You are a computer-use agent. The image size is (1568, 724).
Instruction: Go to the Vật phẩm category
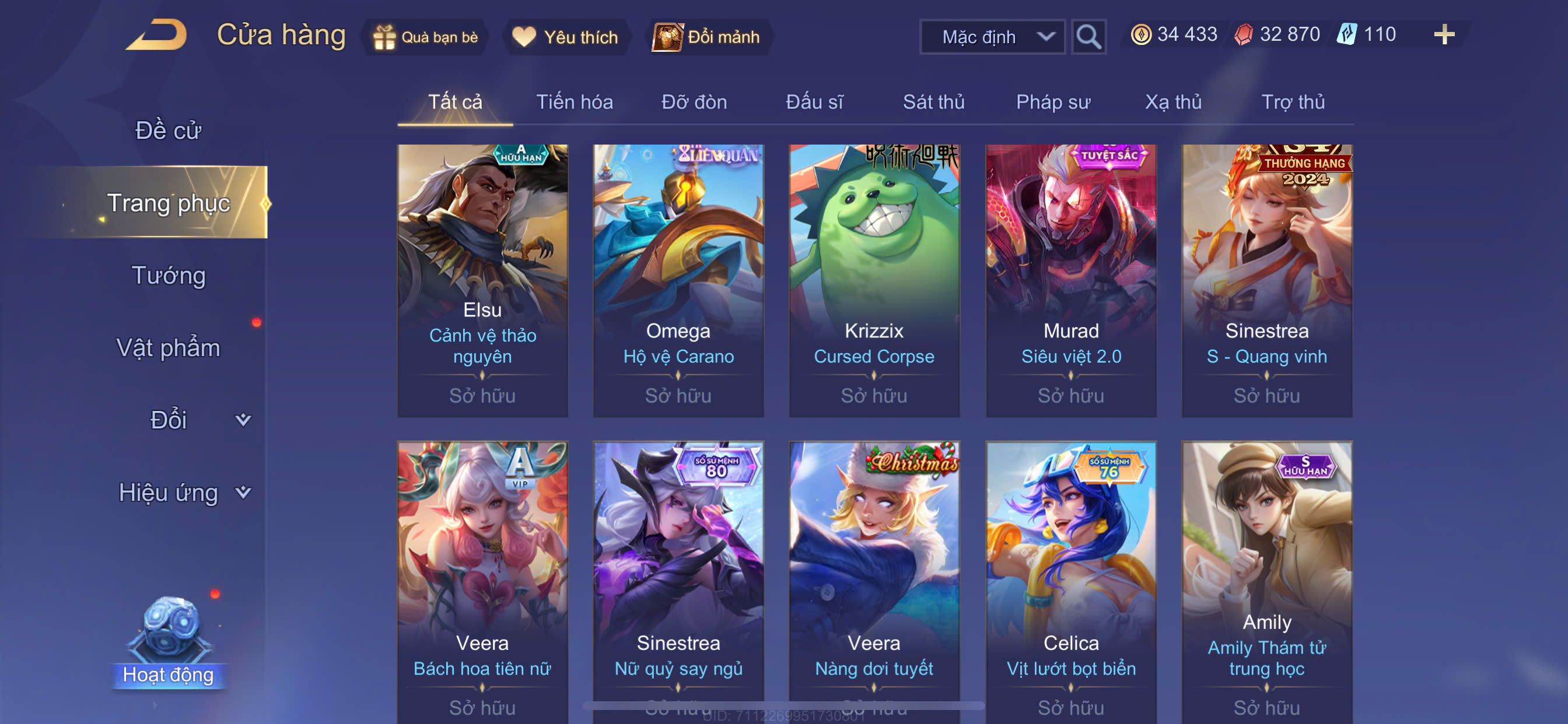point(168,347)
